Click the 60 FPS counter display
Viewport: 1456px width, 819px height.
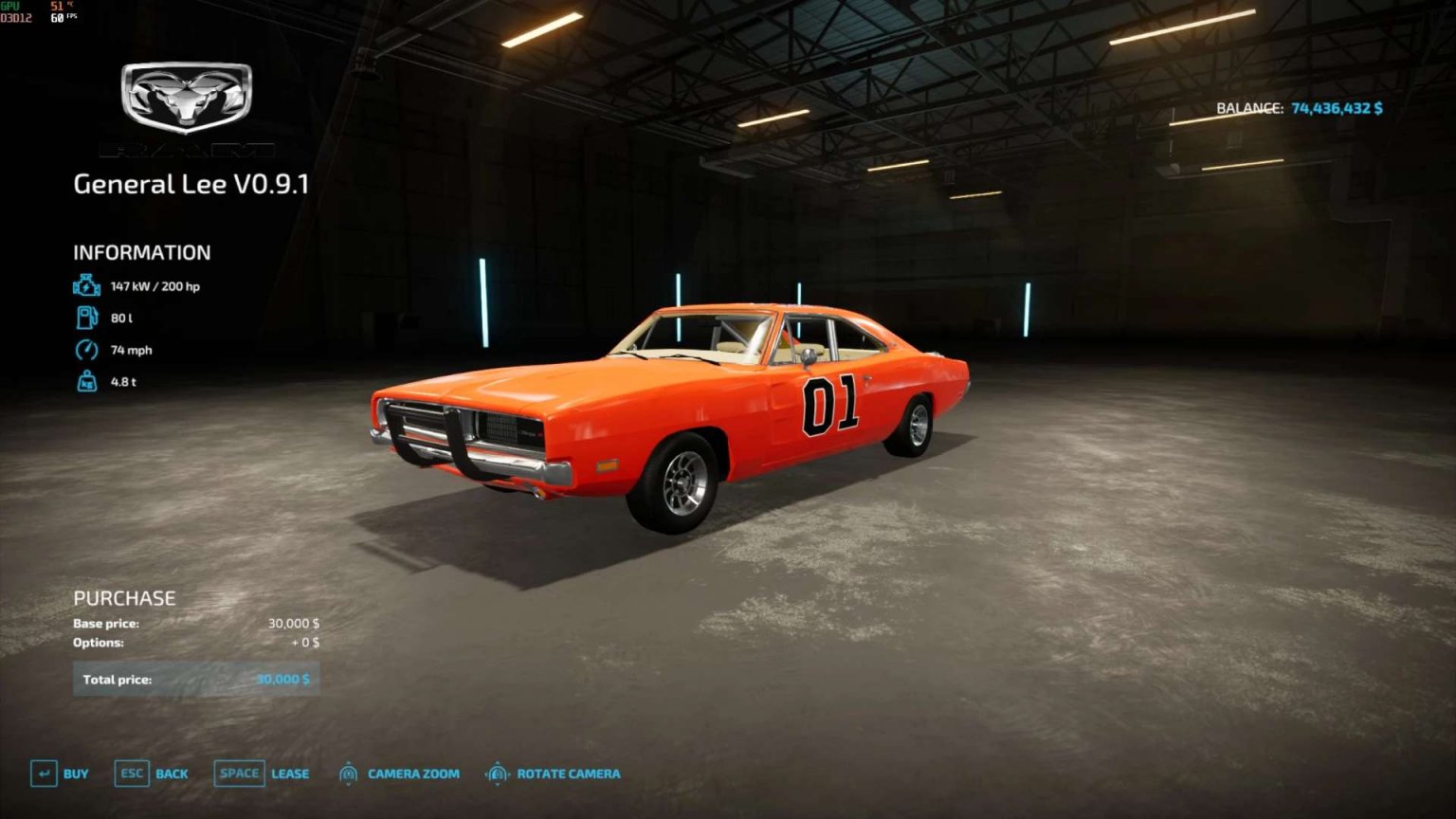(59, 19)
